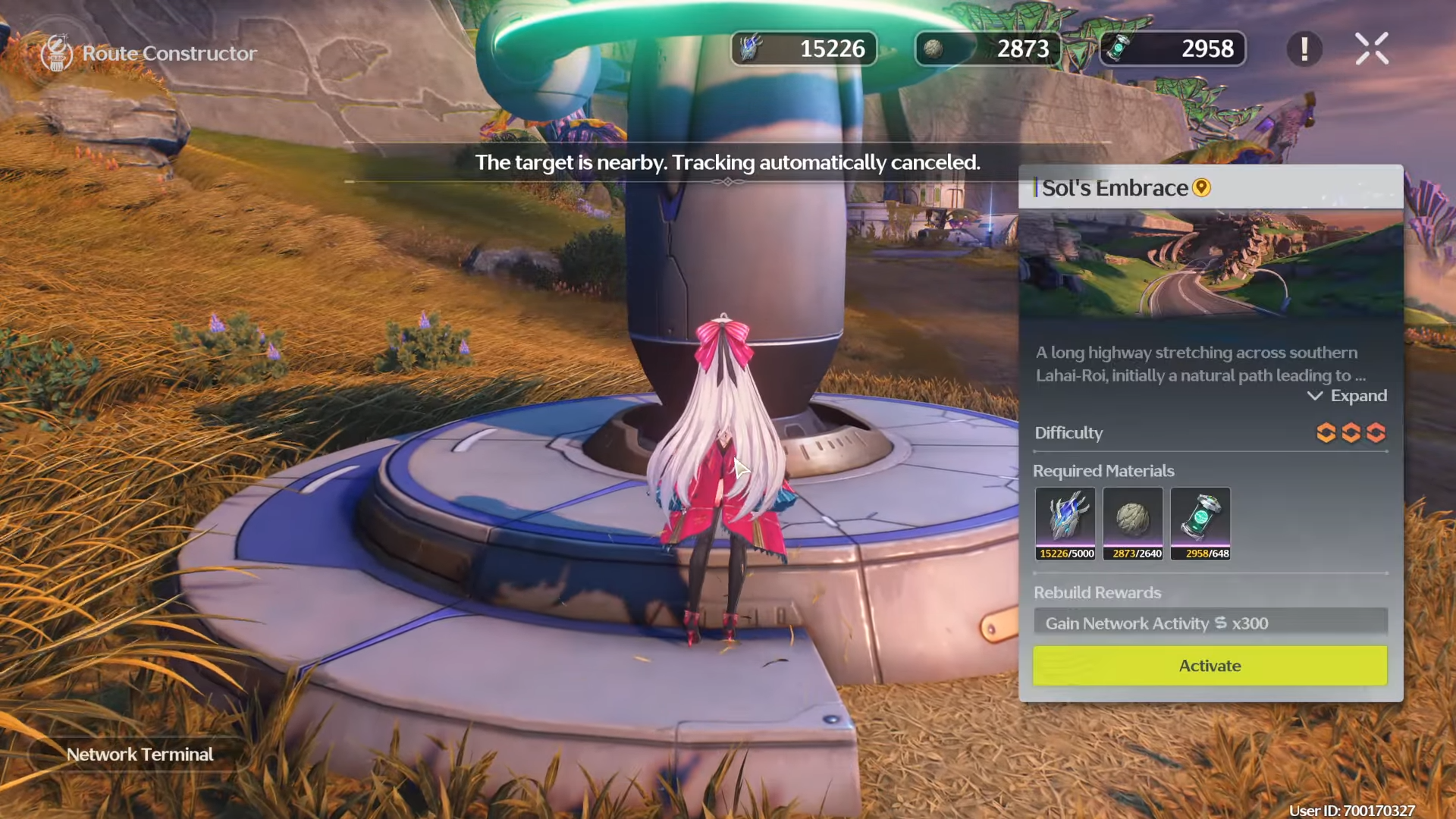Click the blue crystal currency counter

coord(804,49)
